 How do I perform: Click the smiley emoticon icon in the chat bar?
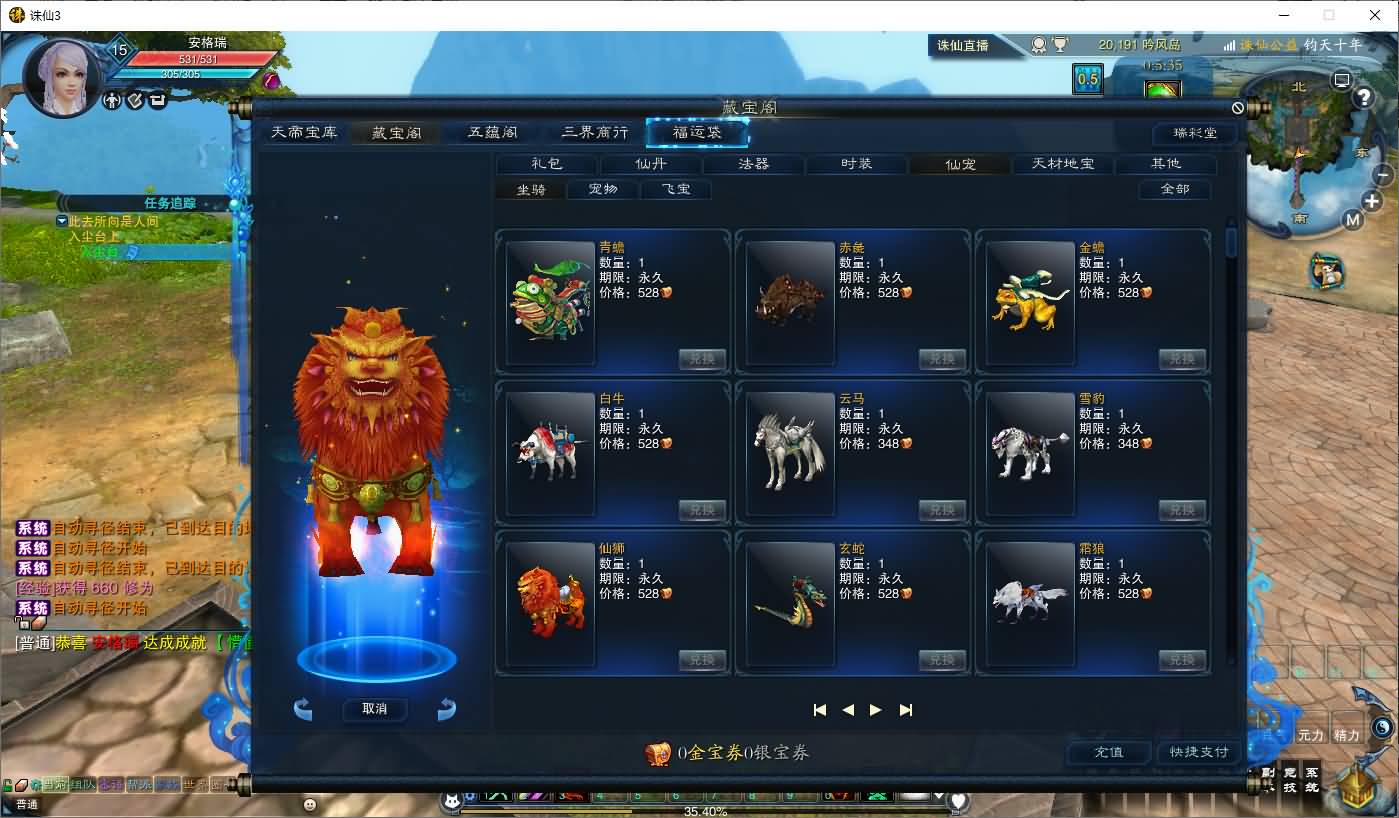tap(309, 804)
